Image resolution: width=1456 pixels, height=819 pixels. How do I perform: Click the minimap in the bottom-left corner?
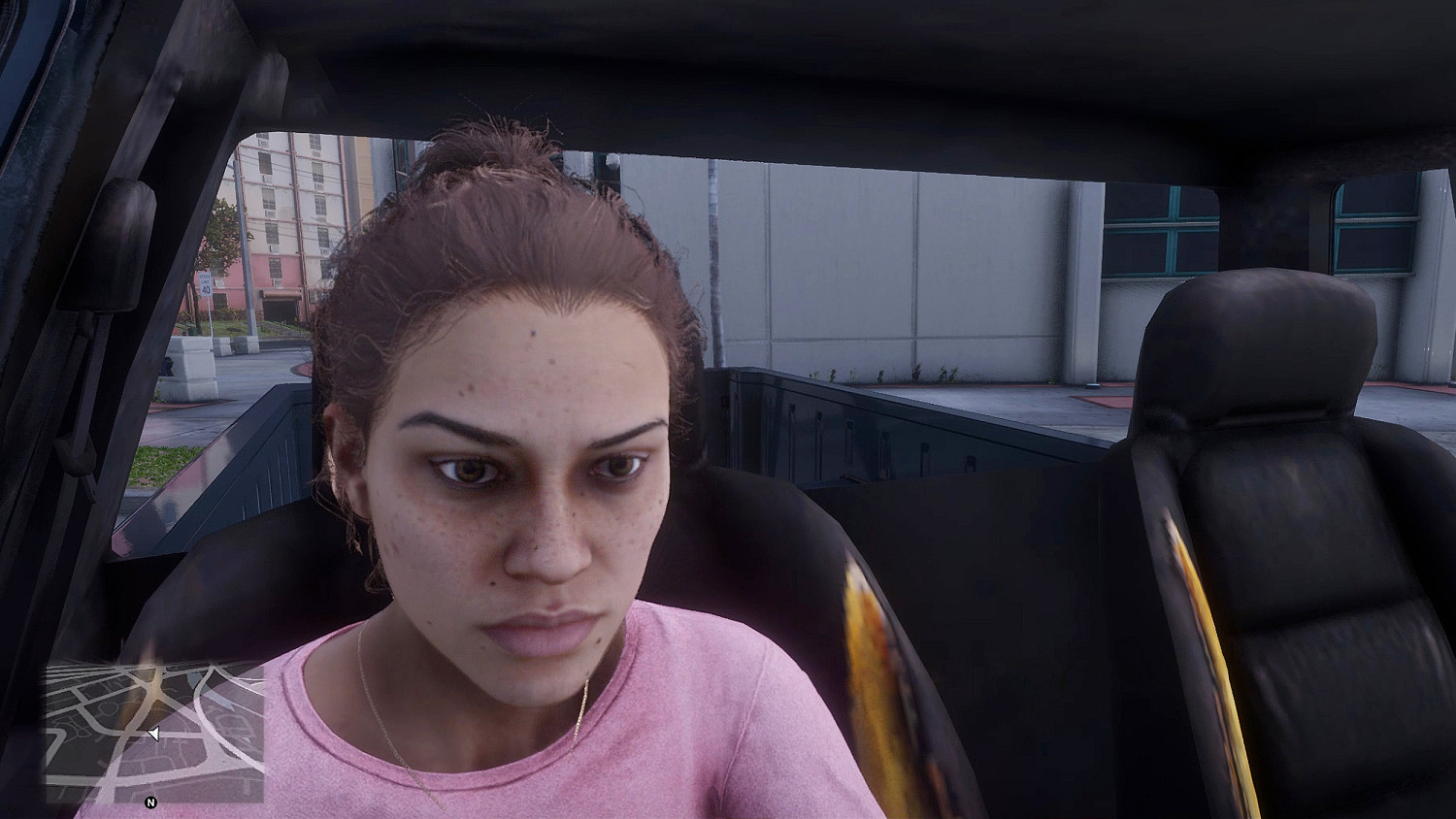[155, 737]
